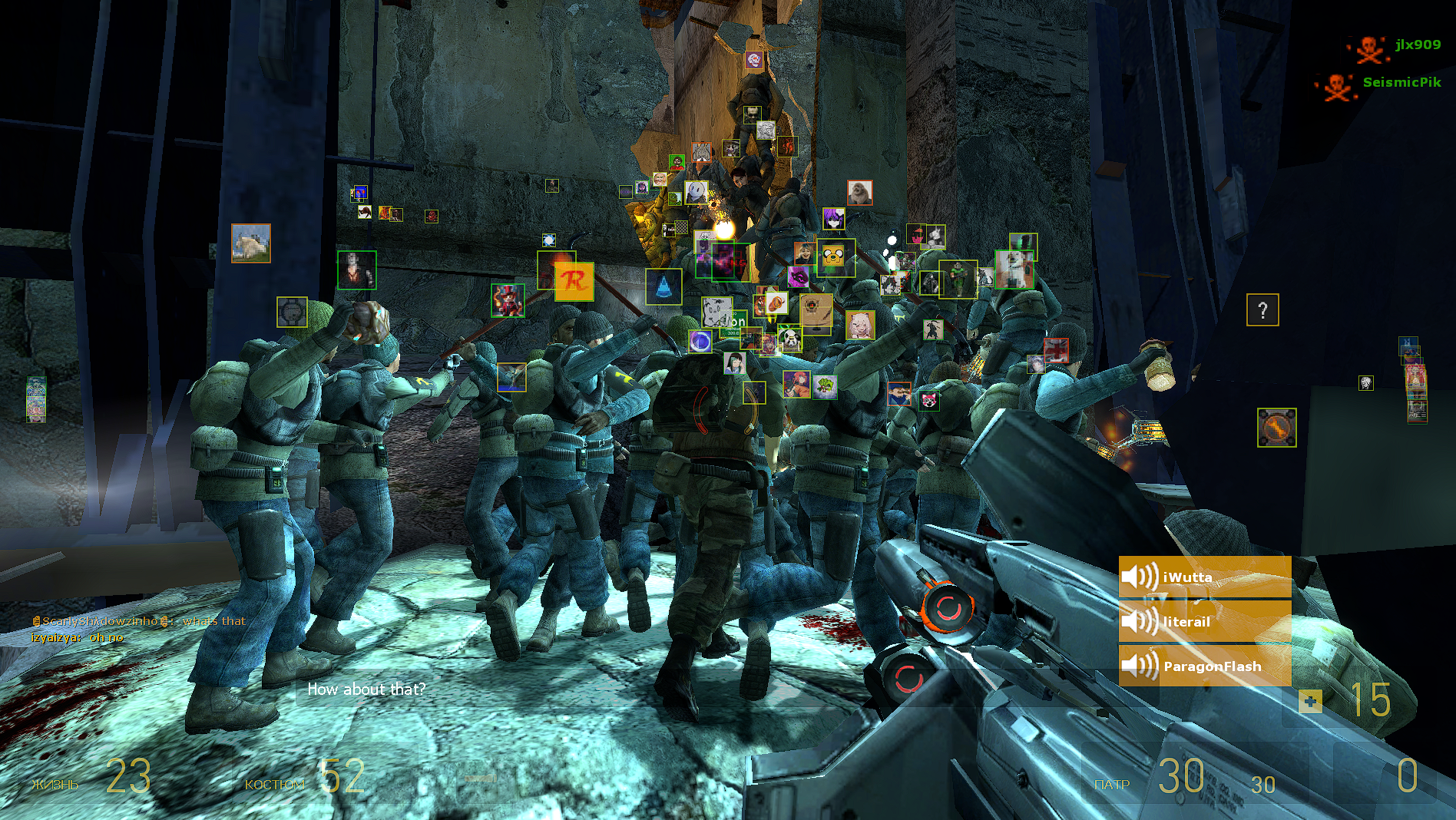Click izyaizya's "oh no" chat message

(77, 637)
